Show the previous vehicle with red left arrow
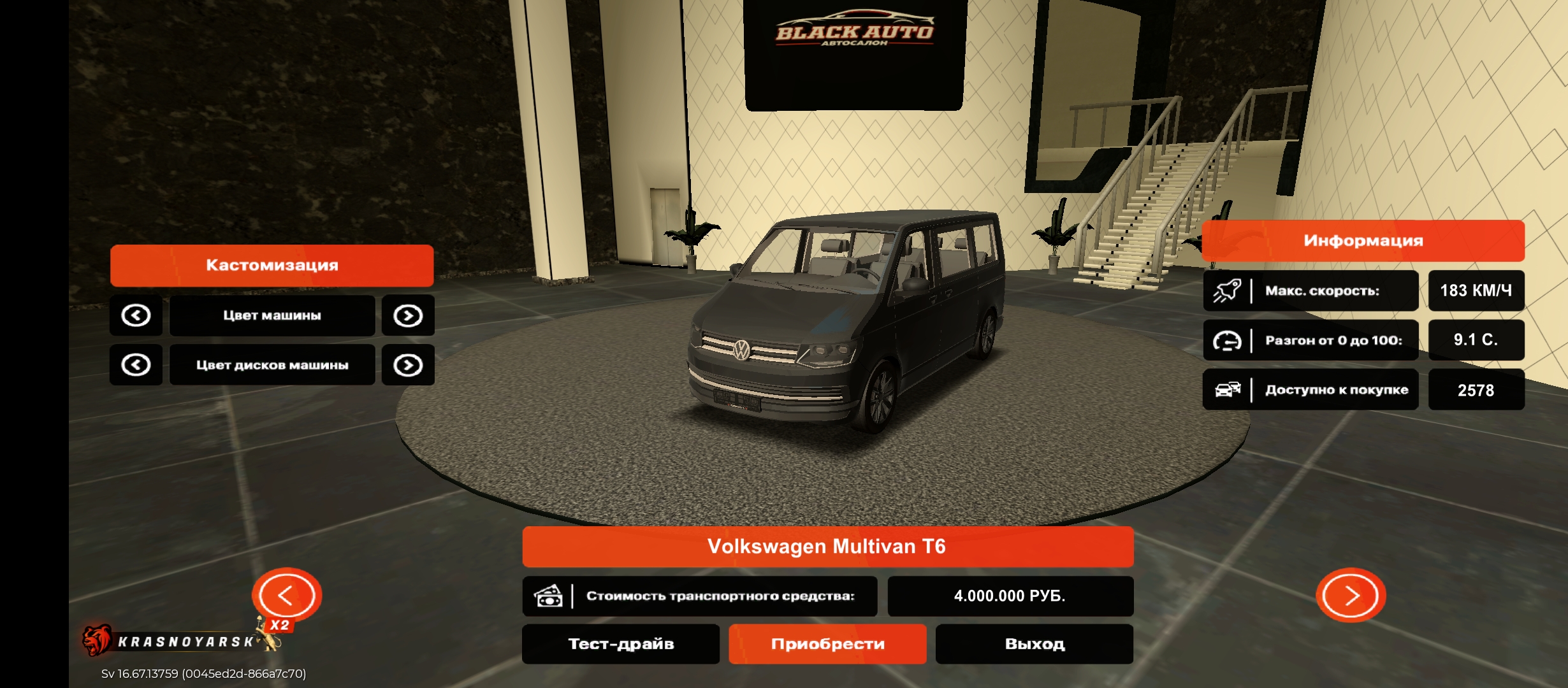This screenshot has width=1568, height=688. [x=286, y=596]
